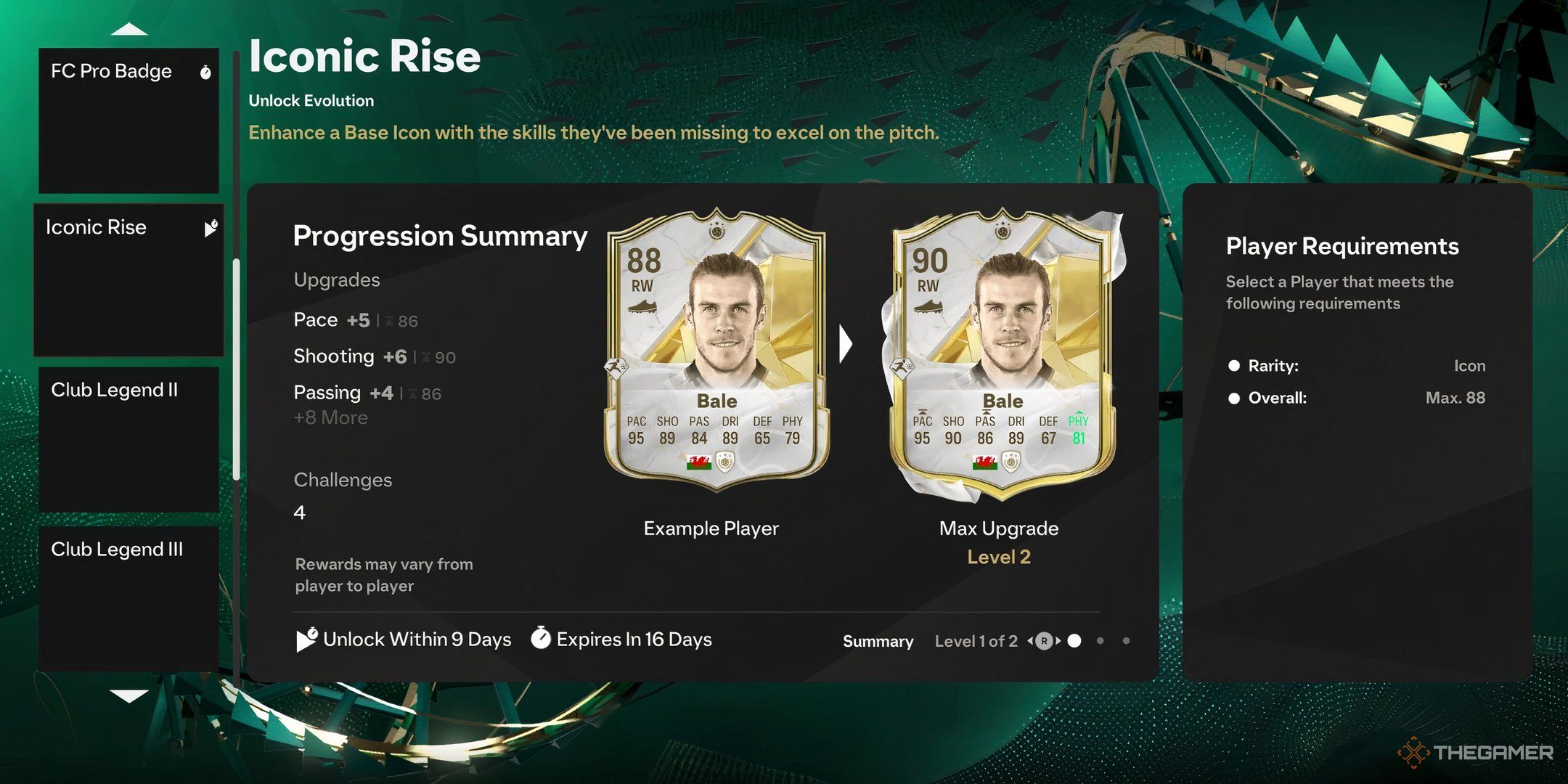Image resolution: width=1568 pixels, height=784 pixels.
Task: Switch to the Summary tab
Action: point(877,641)
